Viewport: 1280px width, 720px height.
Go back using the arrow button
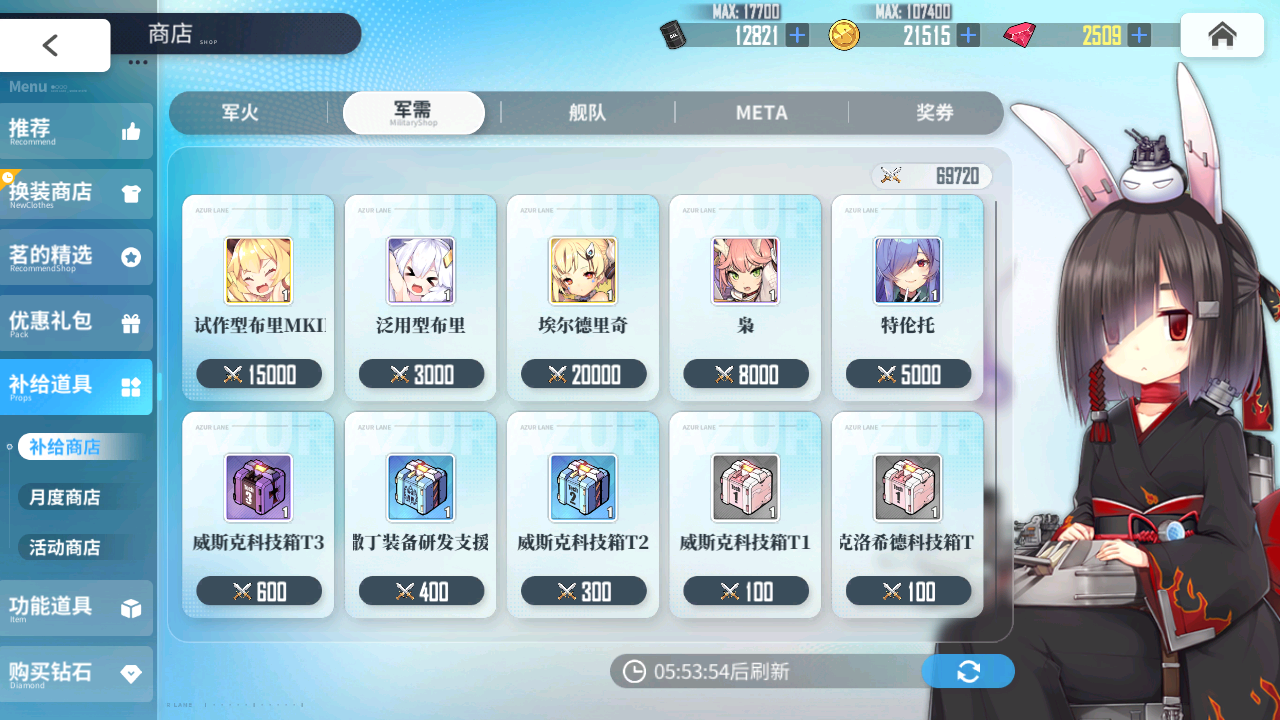(x=52, y=45)
